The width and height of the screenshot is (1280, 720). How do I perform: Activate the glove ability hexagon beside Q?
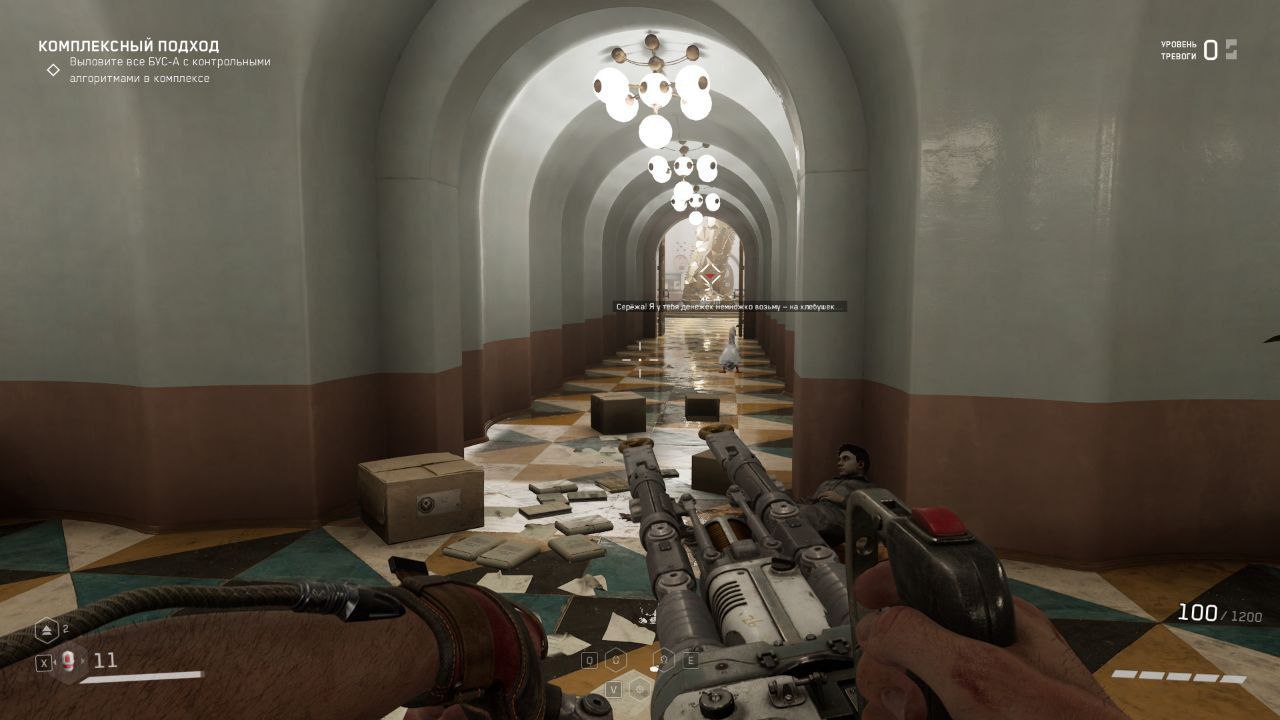(618, 660)
